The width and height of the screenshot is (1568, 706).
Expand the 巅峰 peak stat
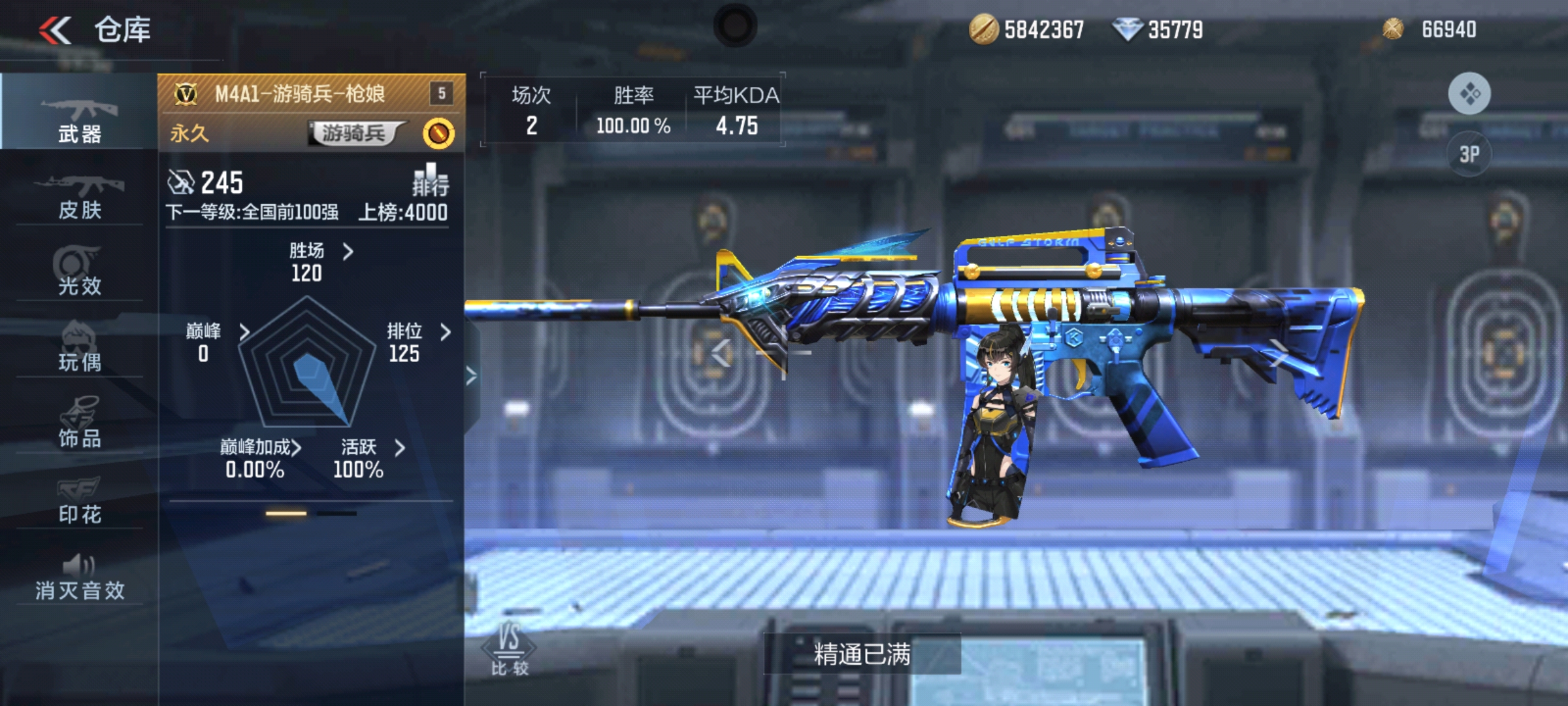click(216, 342)
